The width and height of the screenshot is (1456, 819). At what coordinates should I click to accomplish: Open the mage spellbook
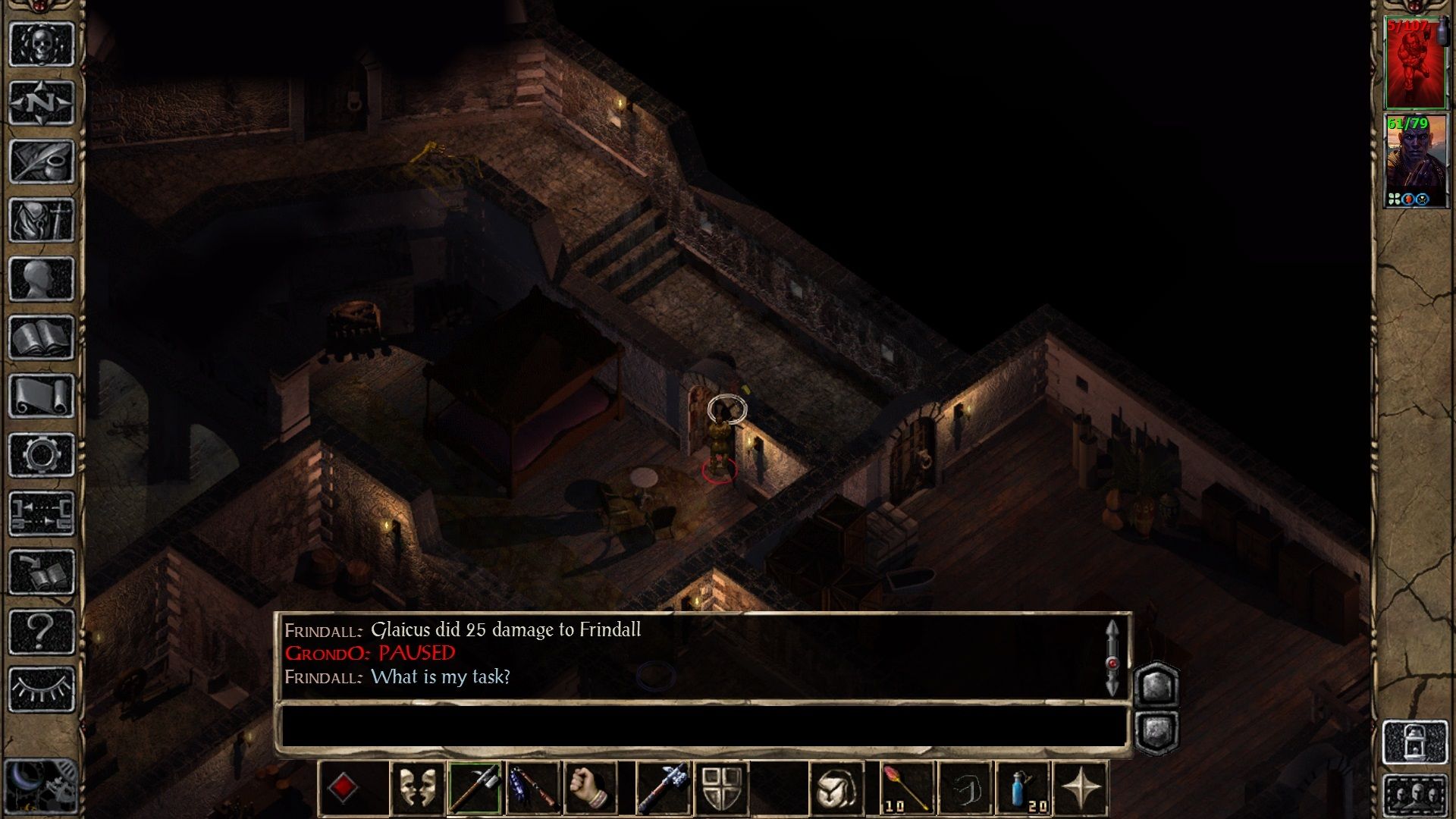coord(41,337)
